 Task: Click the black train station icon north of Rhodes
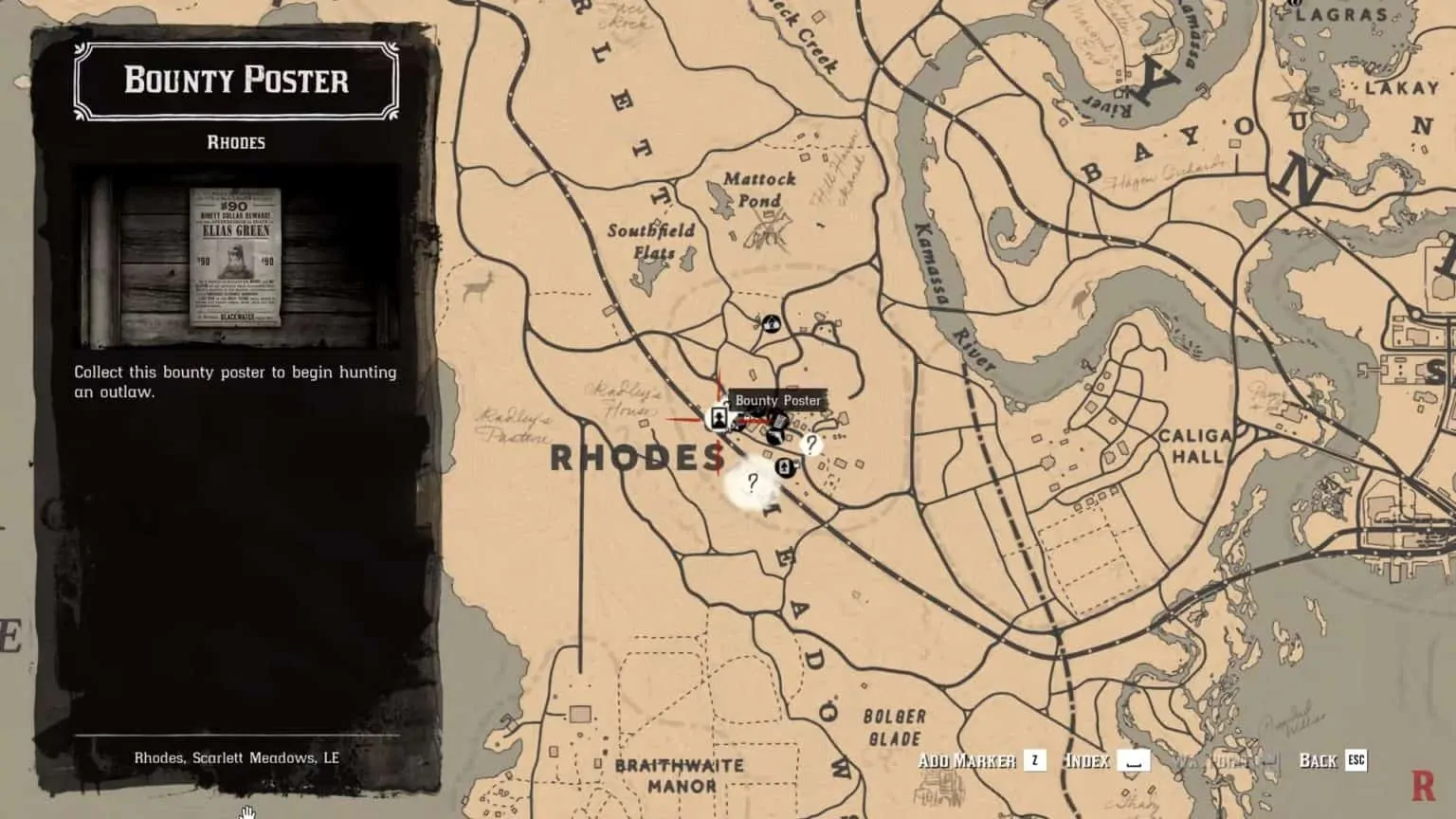tap(772, 325)
